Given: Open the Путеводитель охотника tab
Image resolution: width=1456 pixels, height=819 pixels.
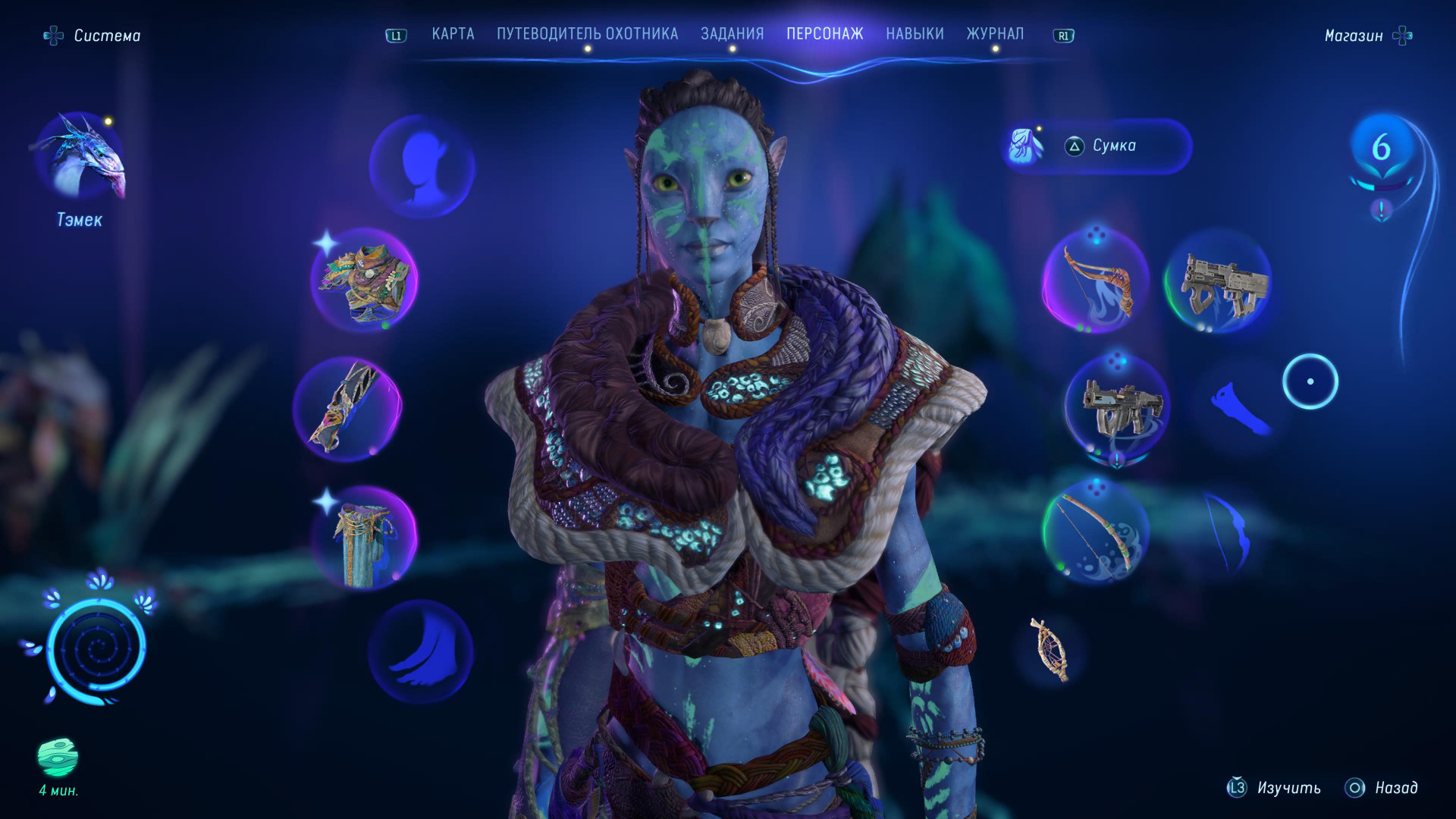Looking at the screenshot, I should tap(587, 34).
